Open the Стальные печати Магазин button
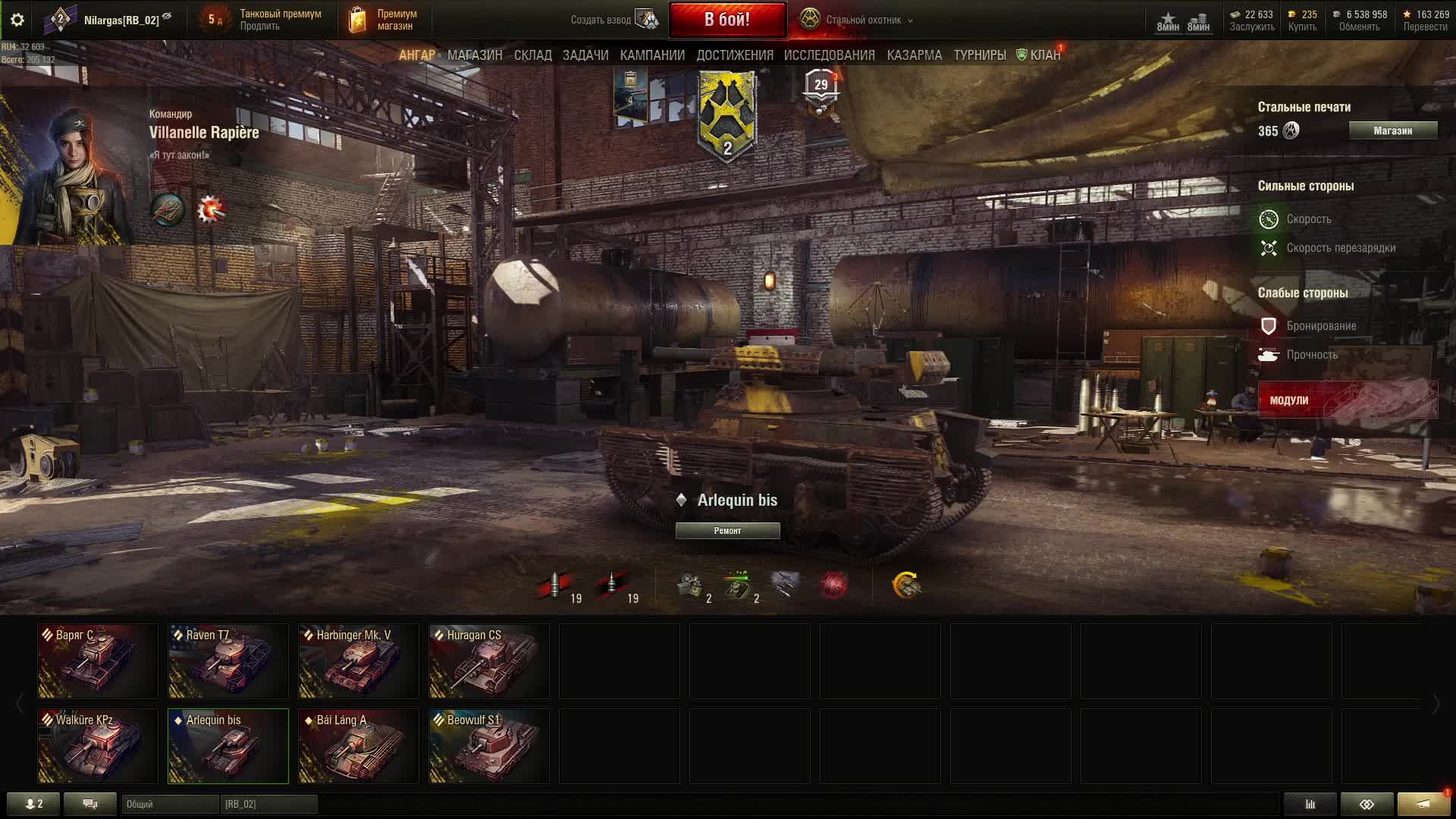The image size is (1456, 819). pyautogui.click(x=1392, y=130)
